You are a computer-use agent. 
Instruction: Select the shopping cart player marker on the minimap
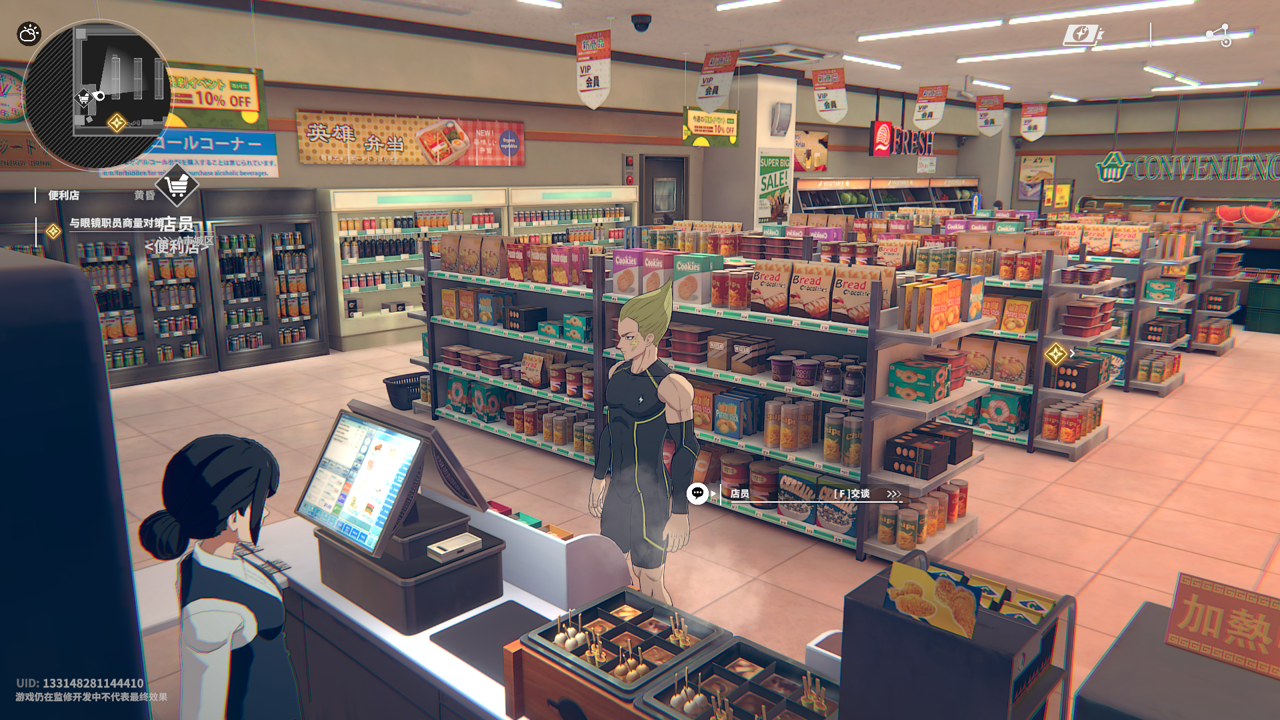pos(85,97)
